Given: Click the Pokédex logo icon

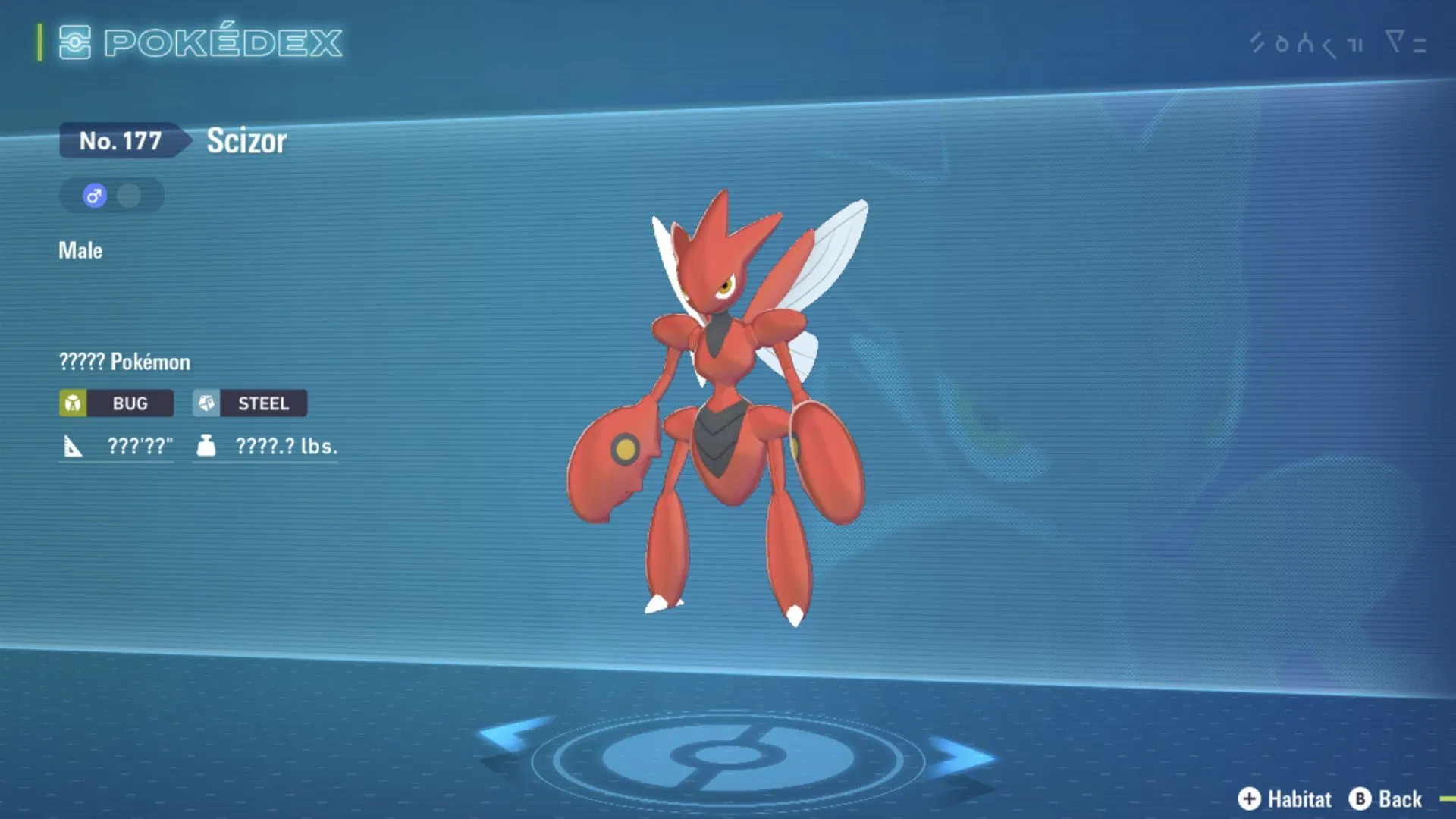Looking at the screenshot, I should pyautogui.click(x=74, y=43).
